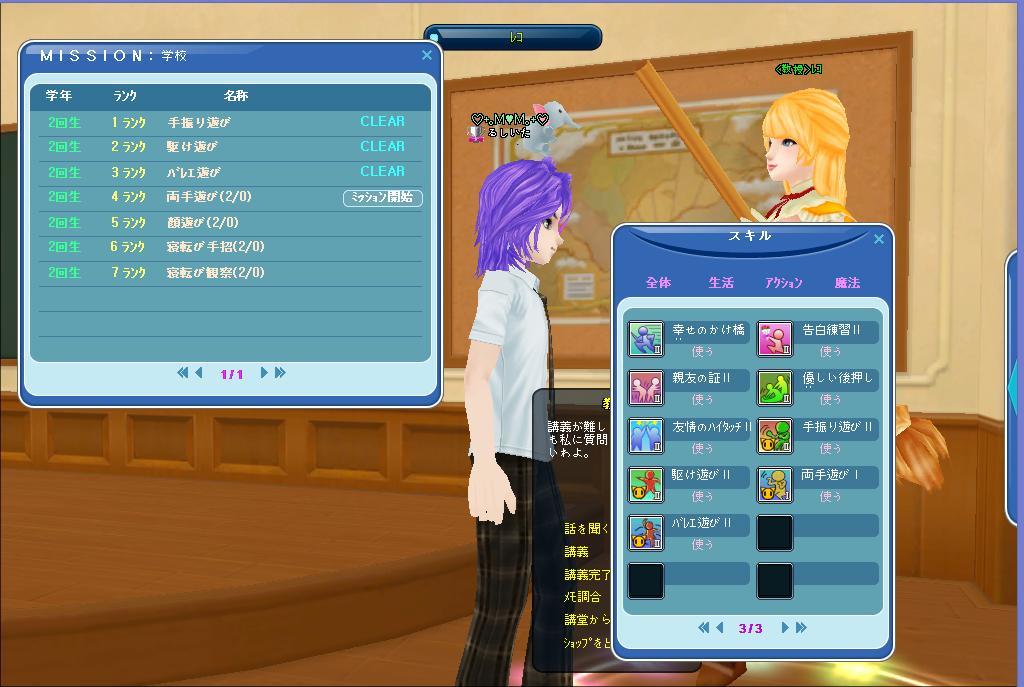Switch to the 全体 skill tab

click(x=658, y=283)
